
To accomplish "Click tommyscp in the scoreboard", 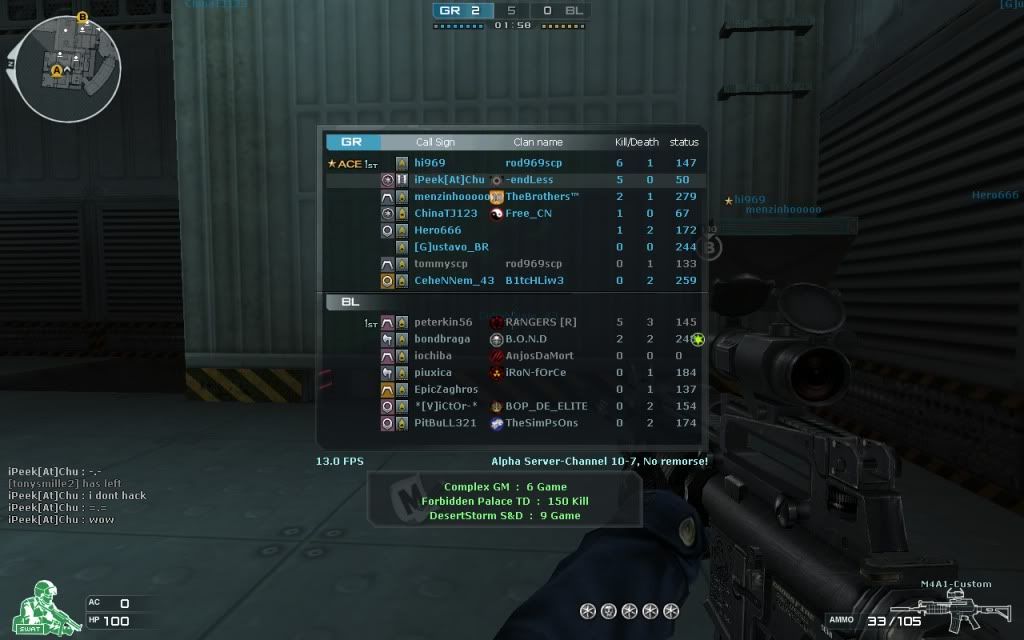I will 440,264.
